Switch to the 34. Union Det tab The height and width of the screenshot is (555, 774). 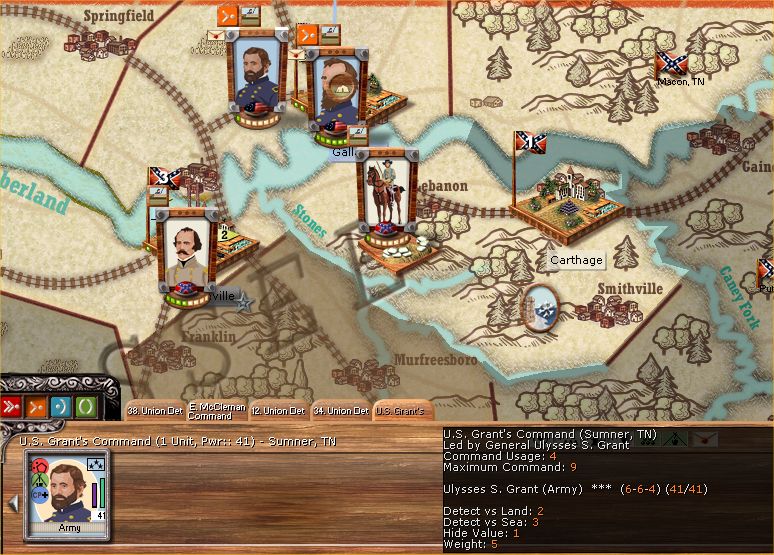340,410
